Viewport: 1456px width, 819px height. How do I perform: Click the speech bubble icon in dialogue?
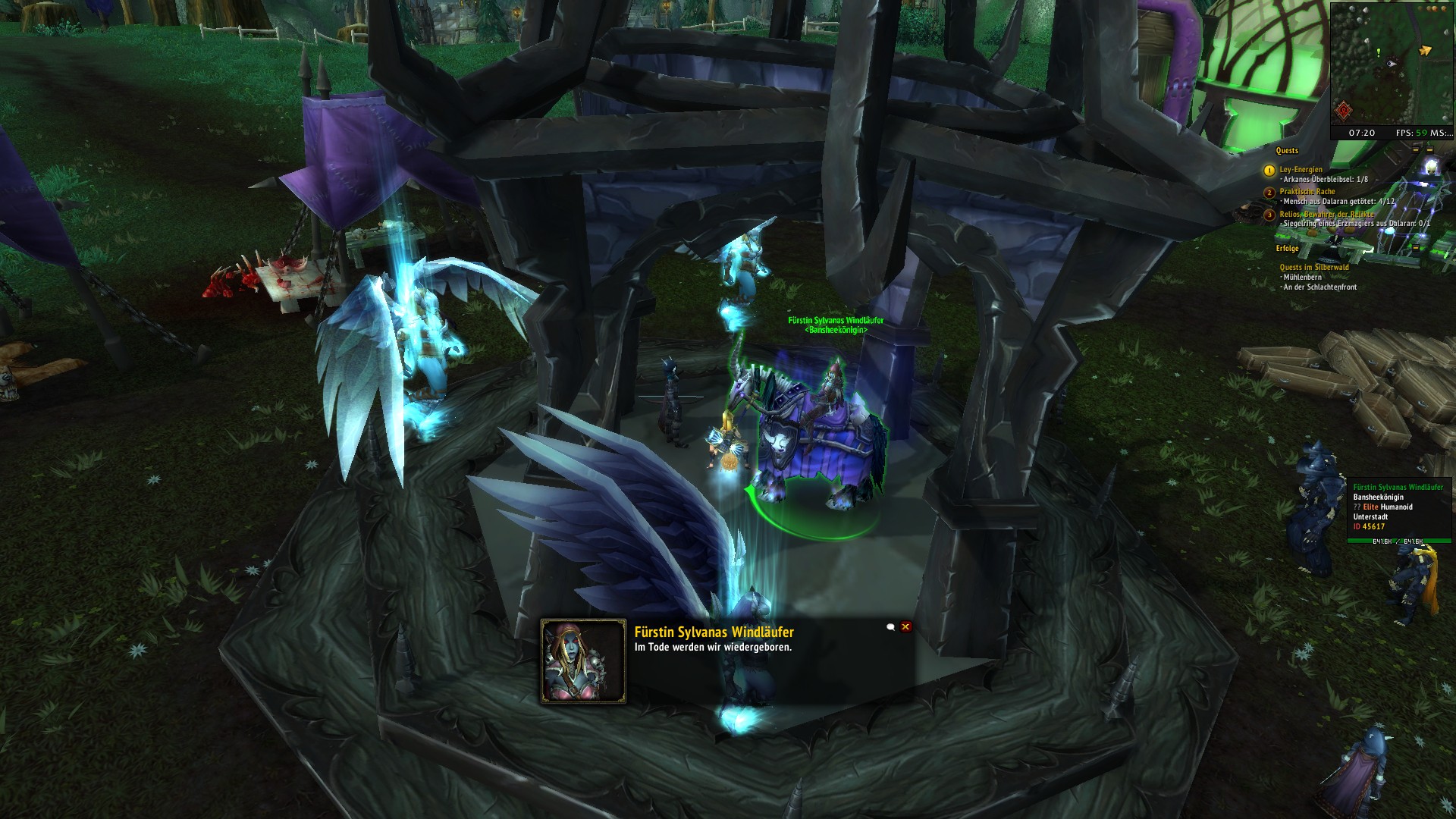pos(891,627)
